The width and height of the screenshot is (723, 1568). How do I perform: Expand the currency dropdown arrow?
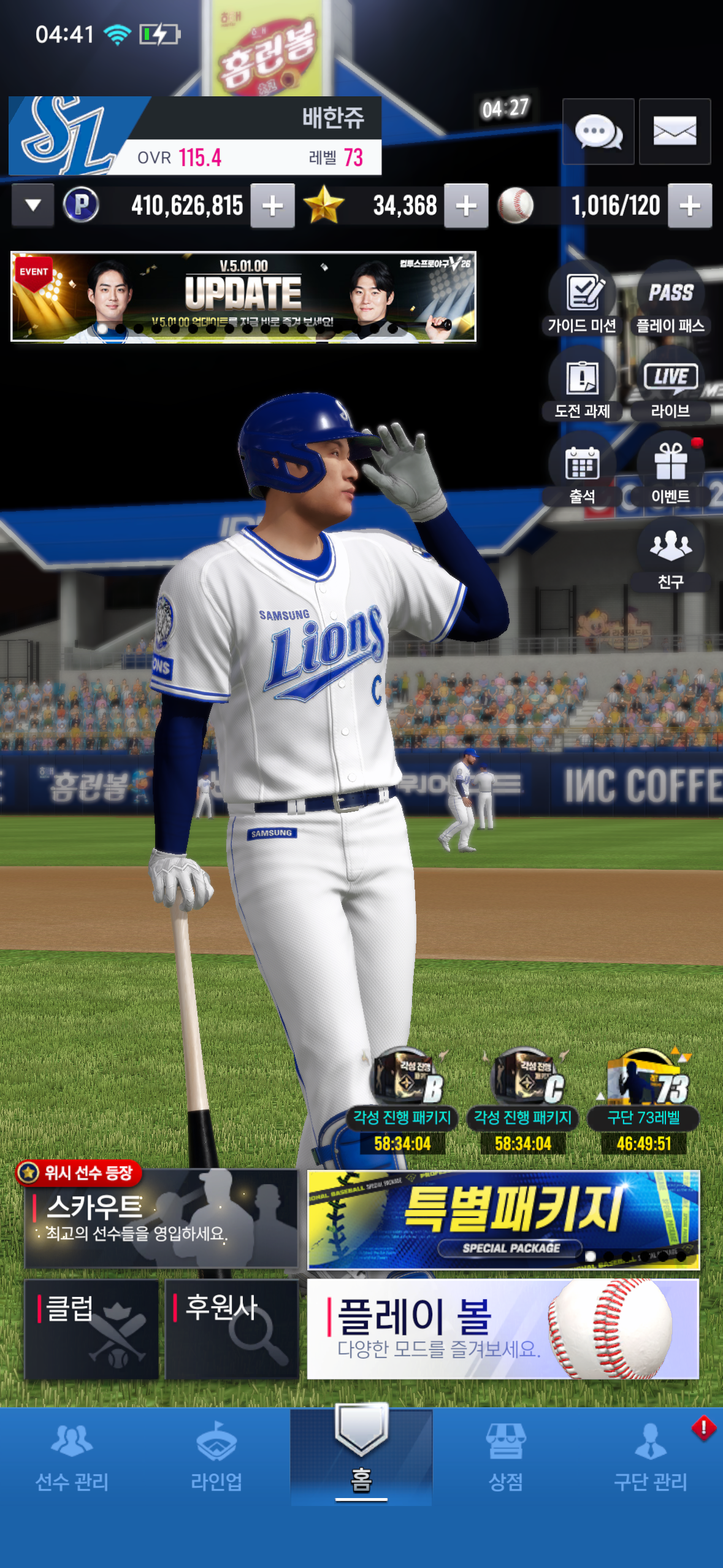(x=33, y=206)
